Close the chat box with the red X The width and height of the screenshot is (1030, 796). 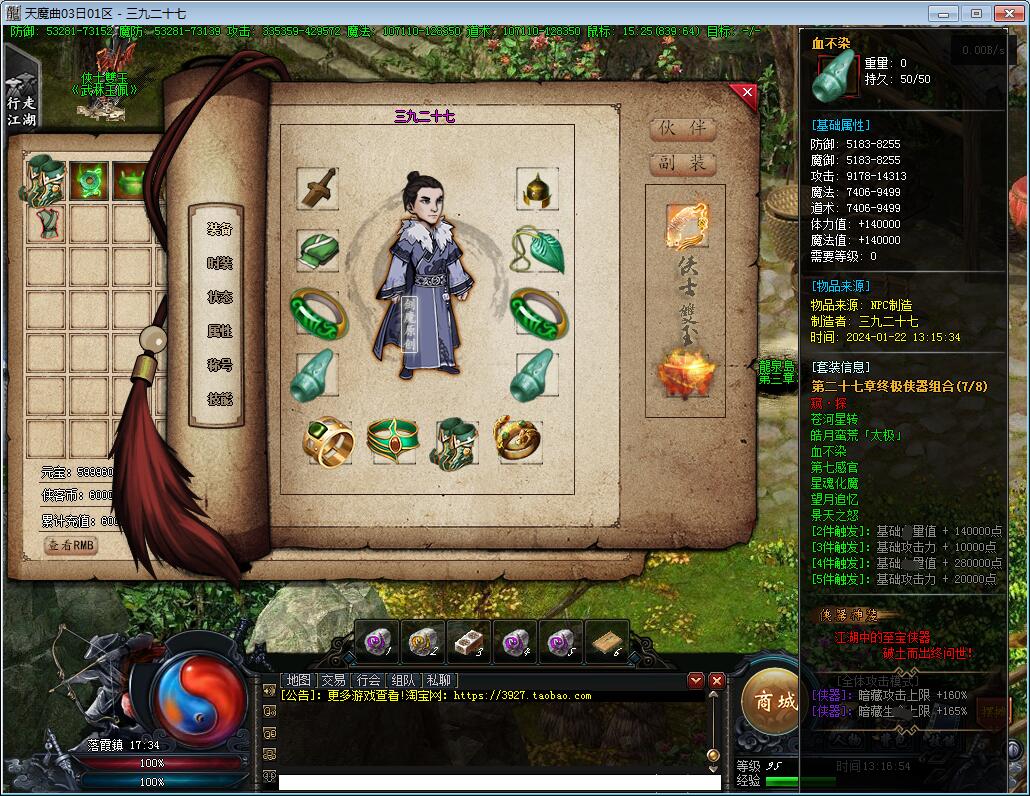point(716,680)
